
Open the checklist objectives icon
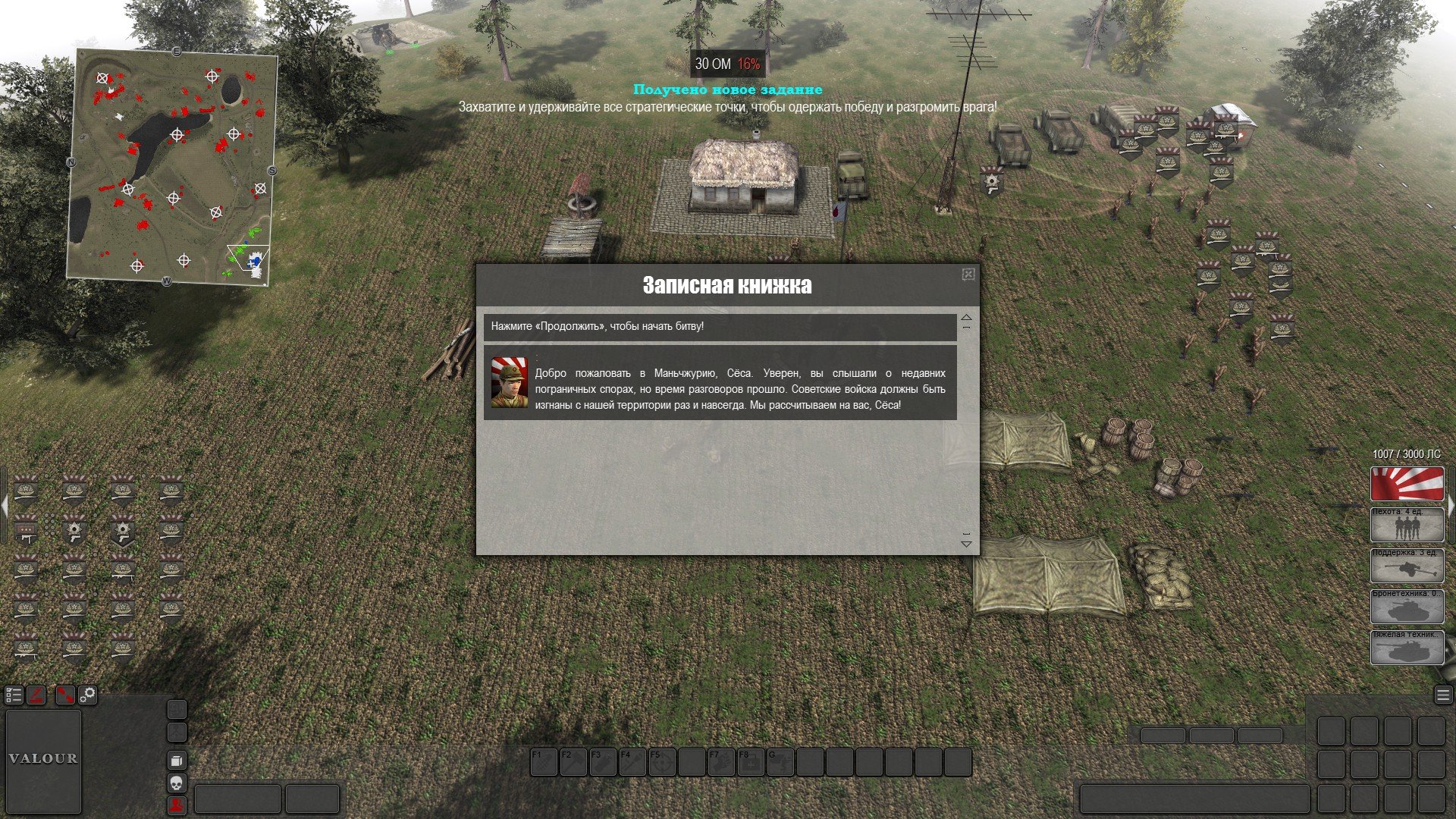14,695
